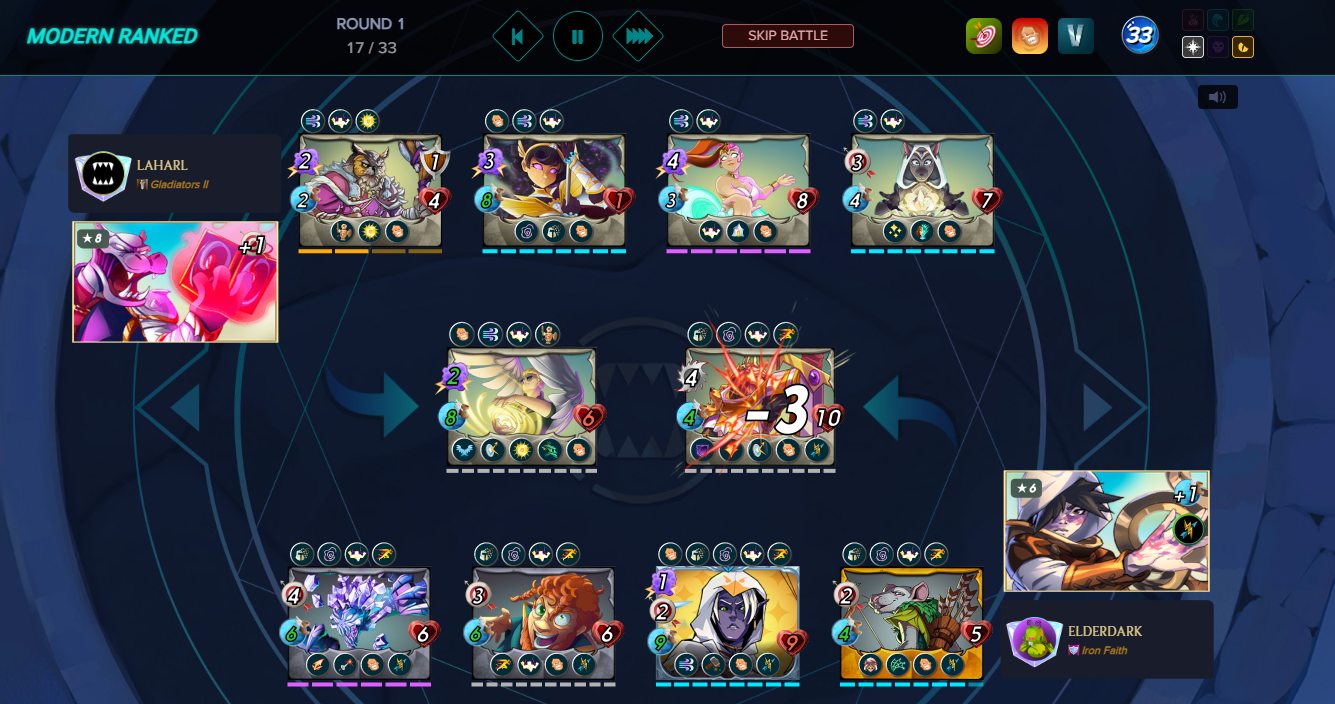Pause the battle playback
1335x704 pixels.
coord(577,36)
